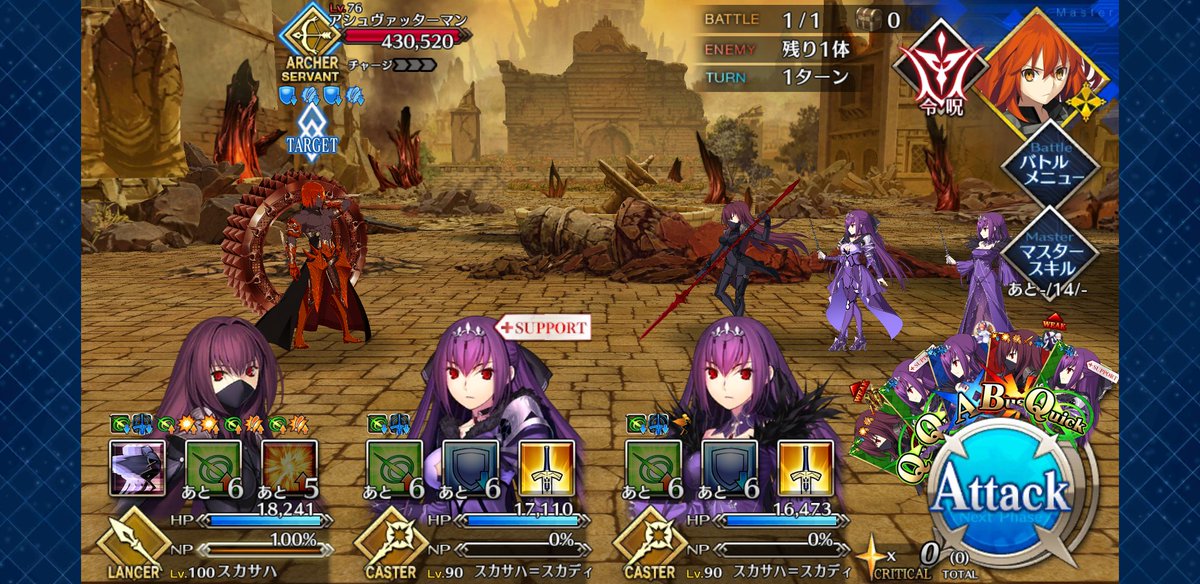Select the support Skadi's green skill
Viewport: 1200px width, 584px height.
click(393, 469)
